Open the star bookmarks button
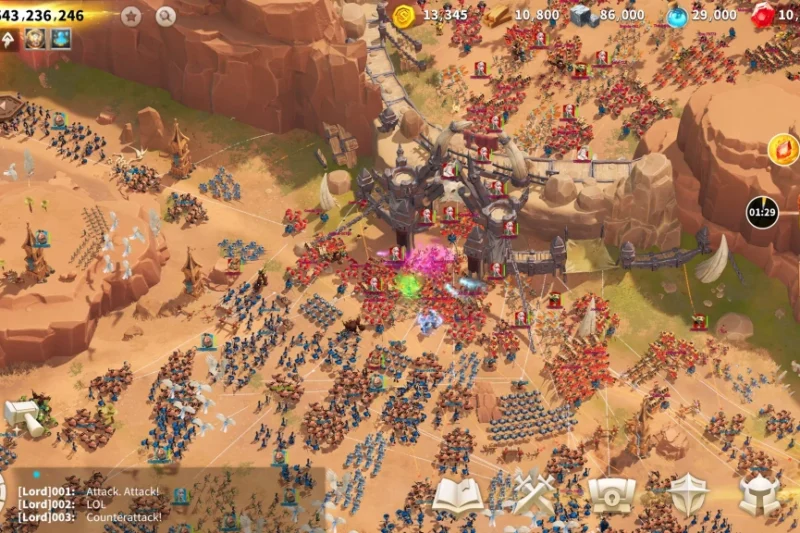The image size is (800, 533). [x=131, y=15]
